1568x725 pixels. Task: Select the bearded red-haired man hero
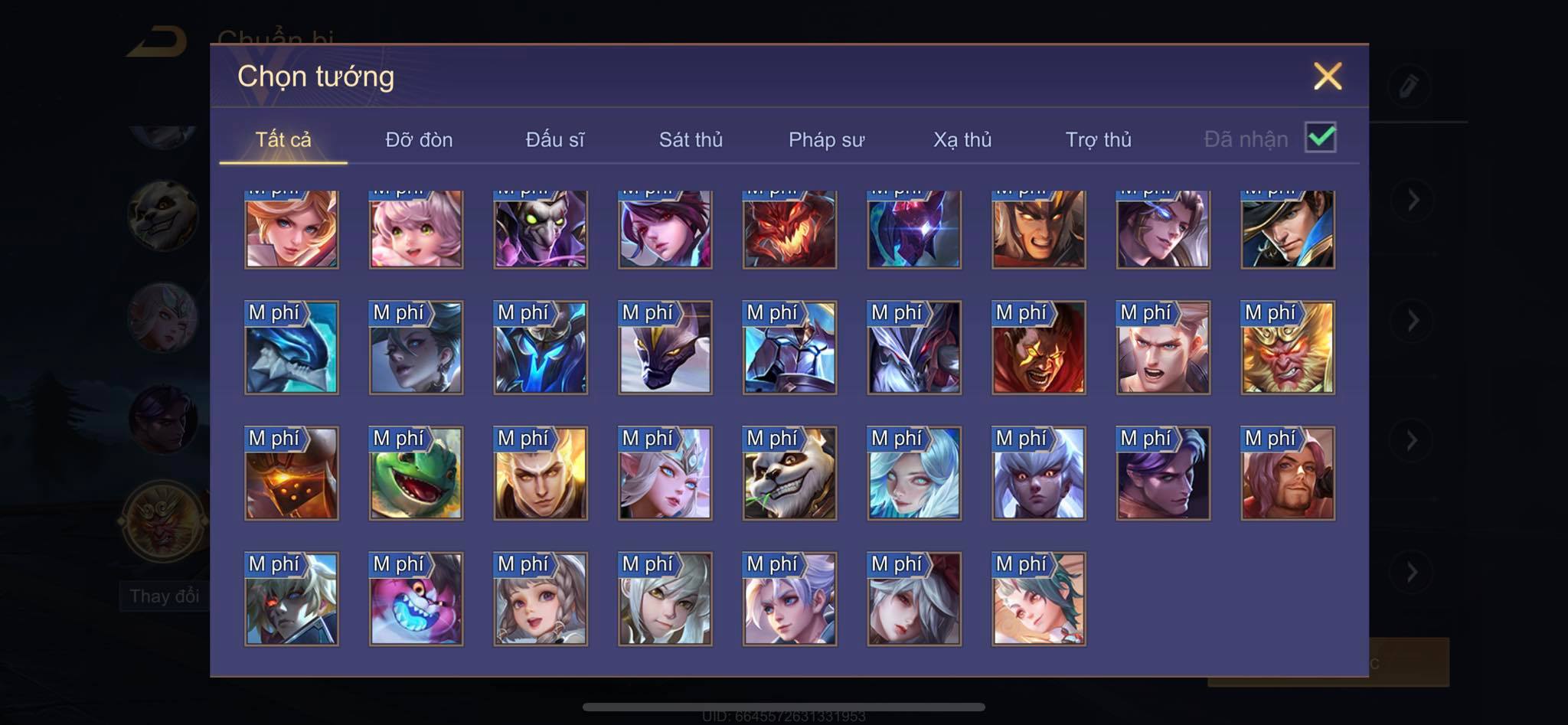point(1288,474)
